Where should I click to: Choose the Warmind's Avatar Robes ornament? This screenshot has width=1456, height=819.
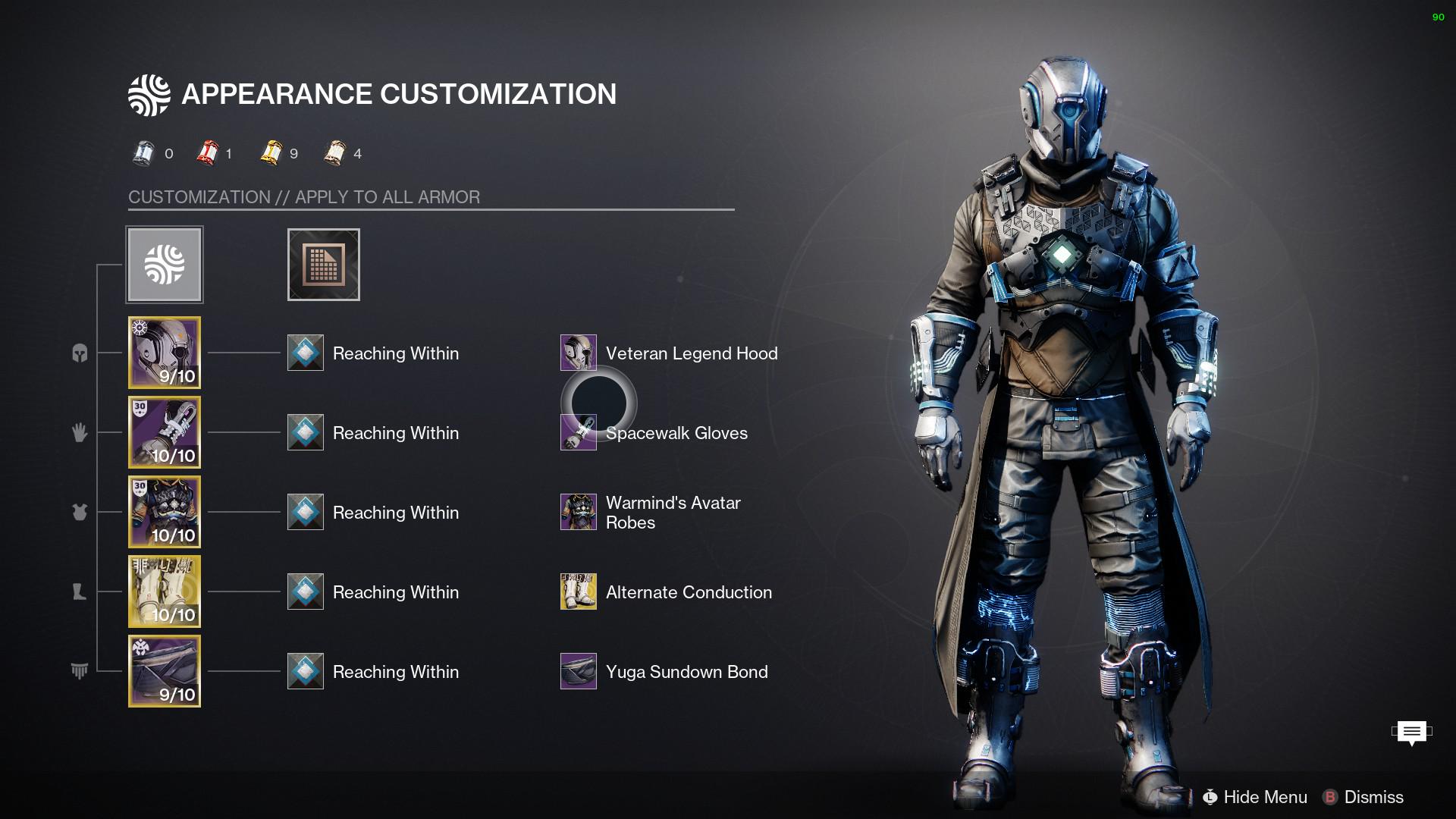(579, 512)
